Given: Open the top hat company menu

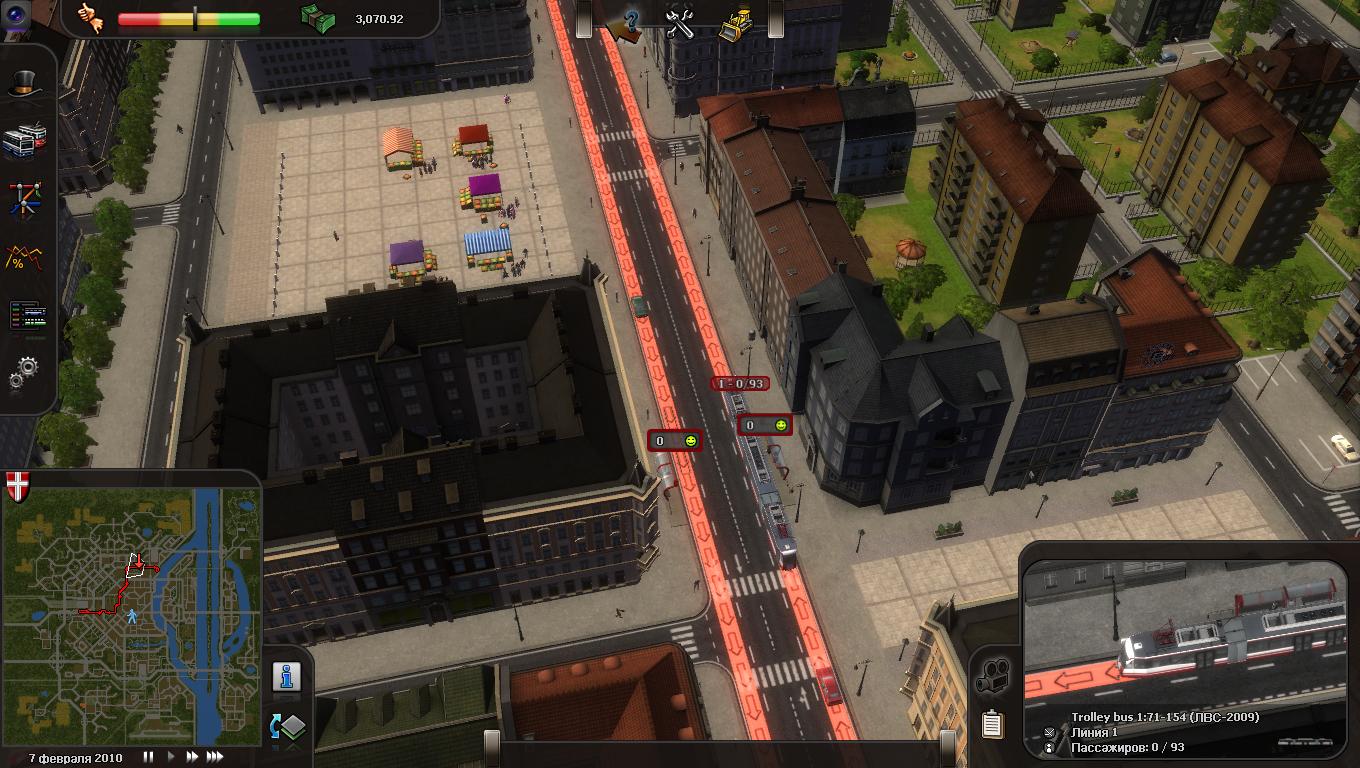Looking at the screenshot, I should coord(24,85).
